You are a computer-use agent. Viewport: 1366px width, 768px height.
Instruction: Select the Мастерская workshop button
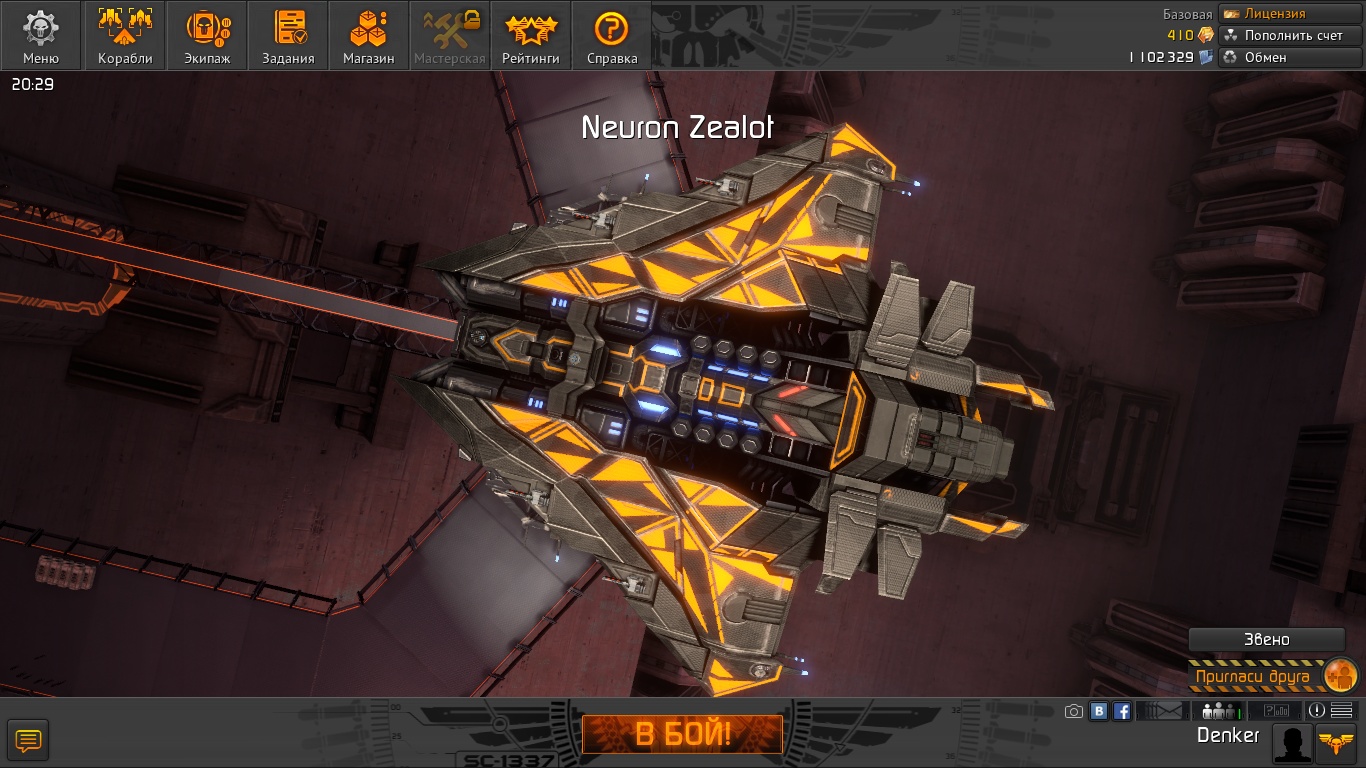pyautogui.click(x=449, y=36)
